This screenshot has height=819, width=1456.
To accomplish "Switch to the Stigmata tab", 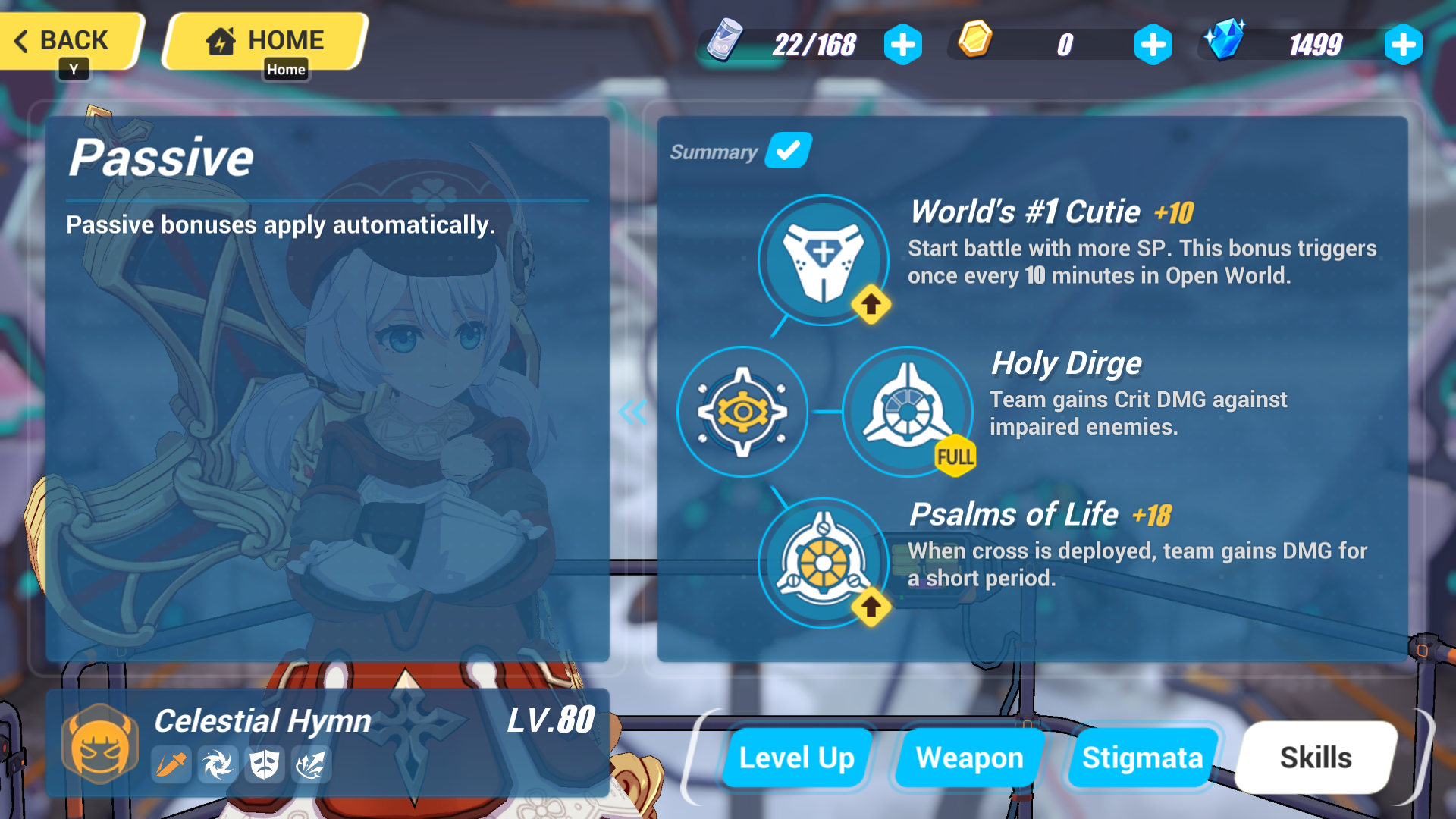I will 1142,757.
